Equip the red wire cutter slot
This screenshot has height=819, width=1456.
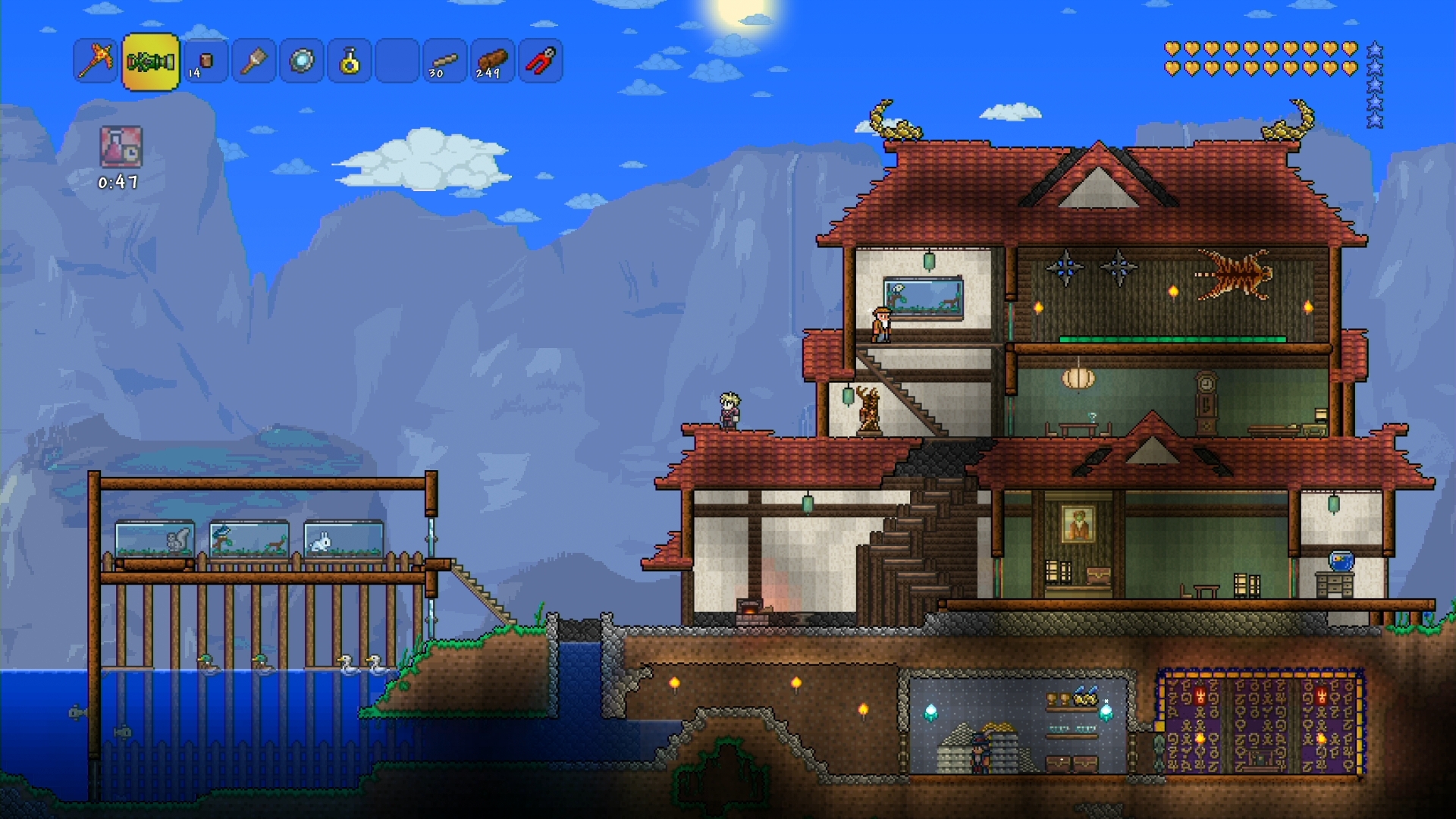coord(540,61)
